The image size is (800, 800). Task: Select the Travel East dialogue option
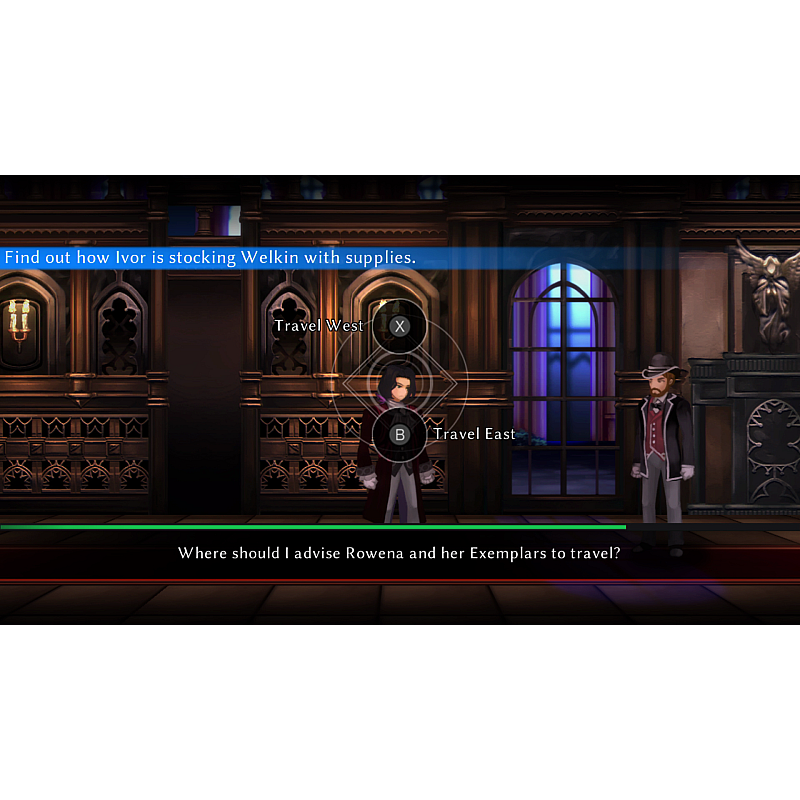pos(399,435)
